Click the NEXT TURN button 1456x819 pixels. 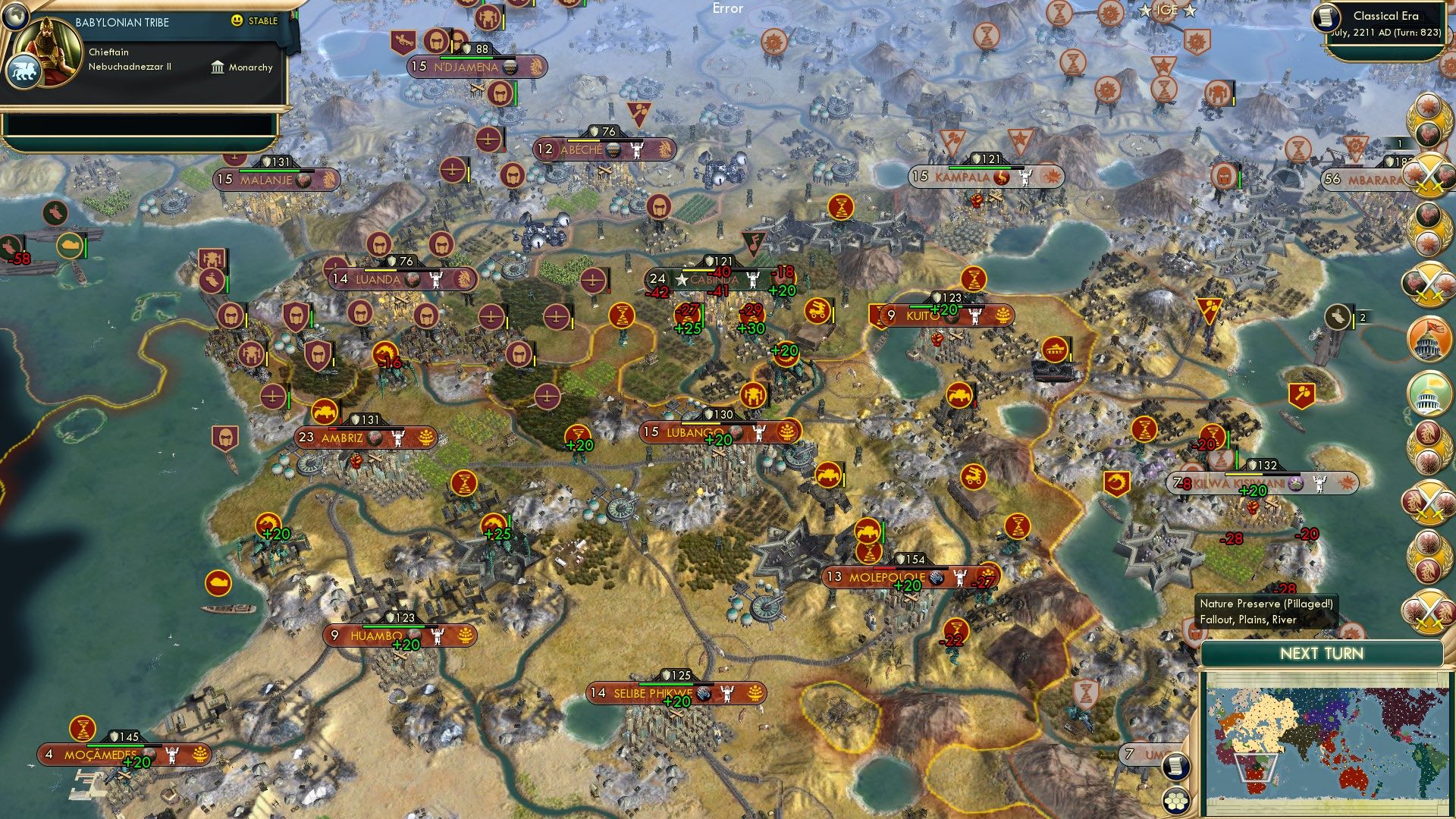click(1321, 654)
